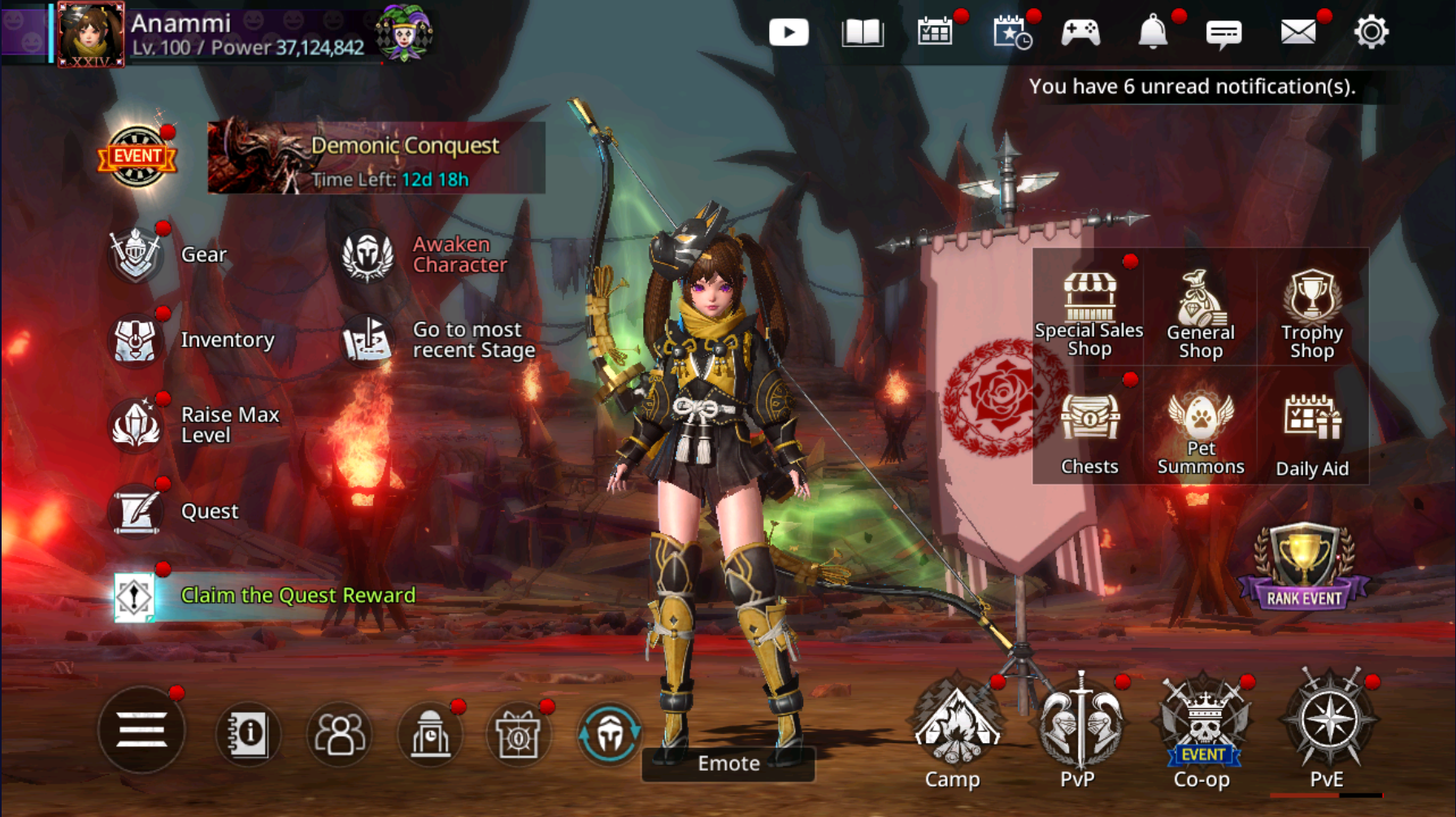
Task: Visit the Trophy Shop
Action: point(1311,314)
